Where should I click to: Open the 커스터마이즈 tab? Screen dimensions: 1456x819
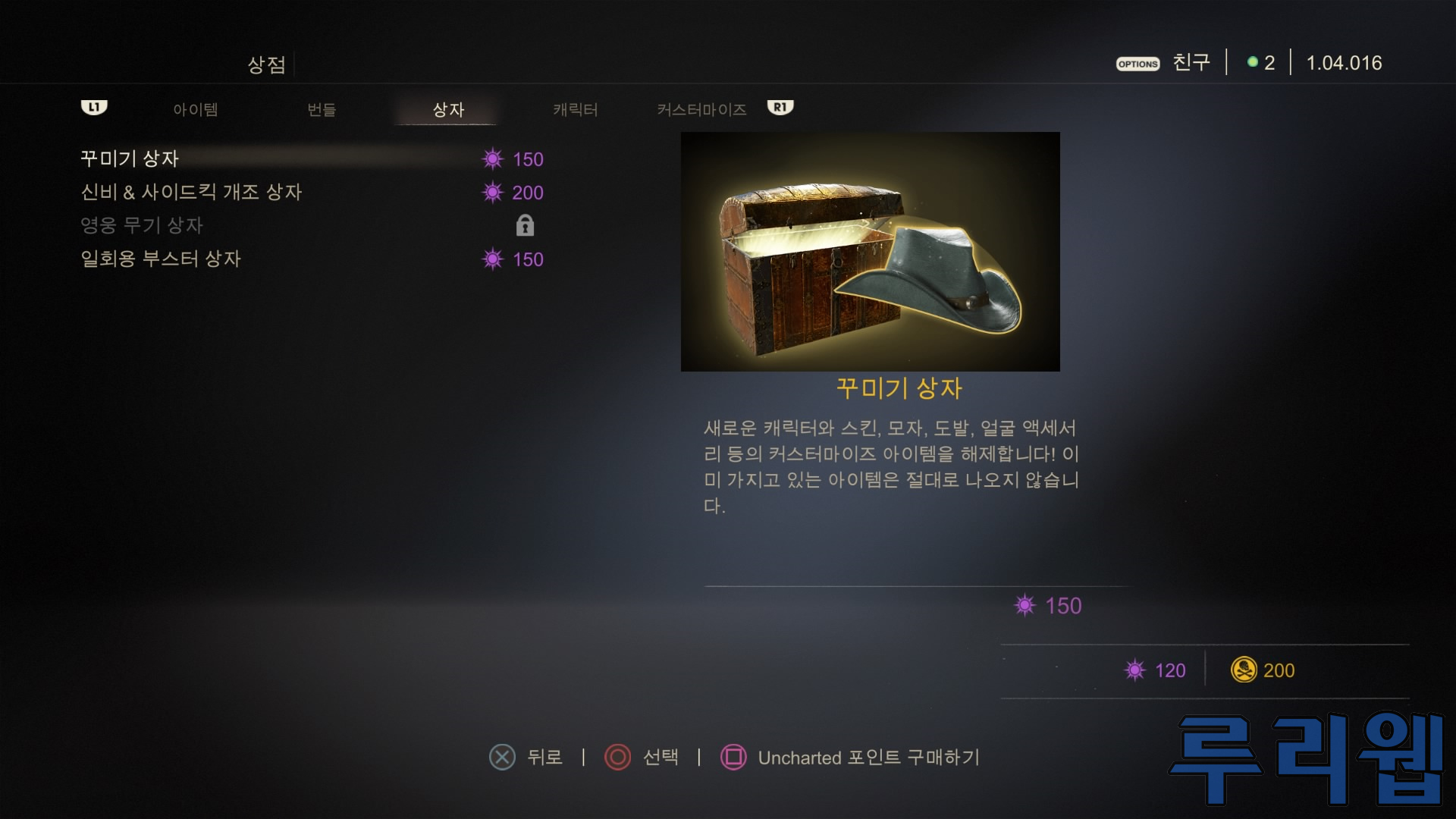[x=701, y=110]
